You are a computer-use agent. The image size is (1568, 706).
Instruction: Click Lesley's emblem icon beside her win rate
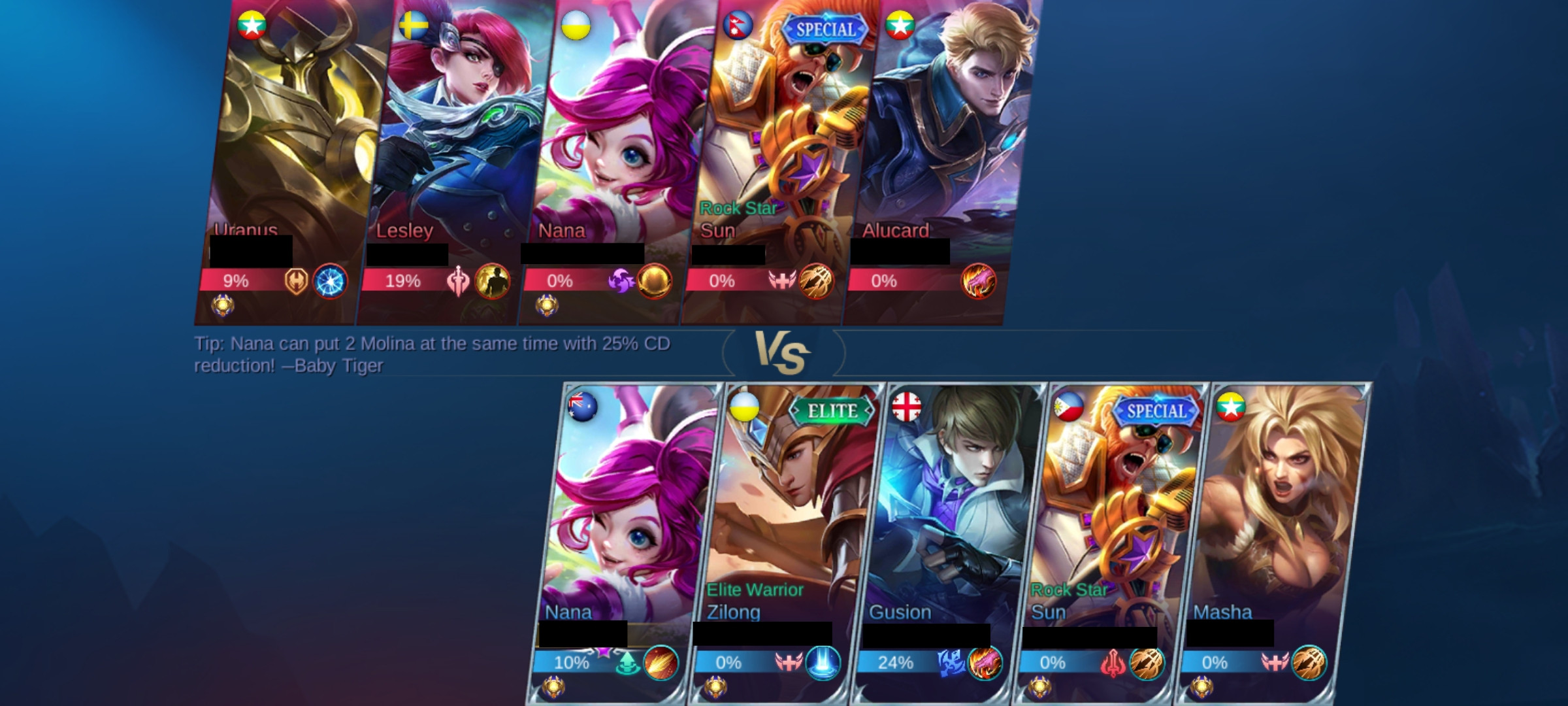457,281
